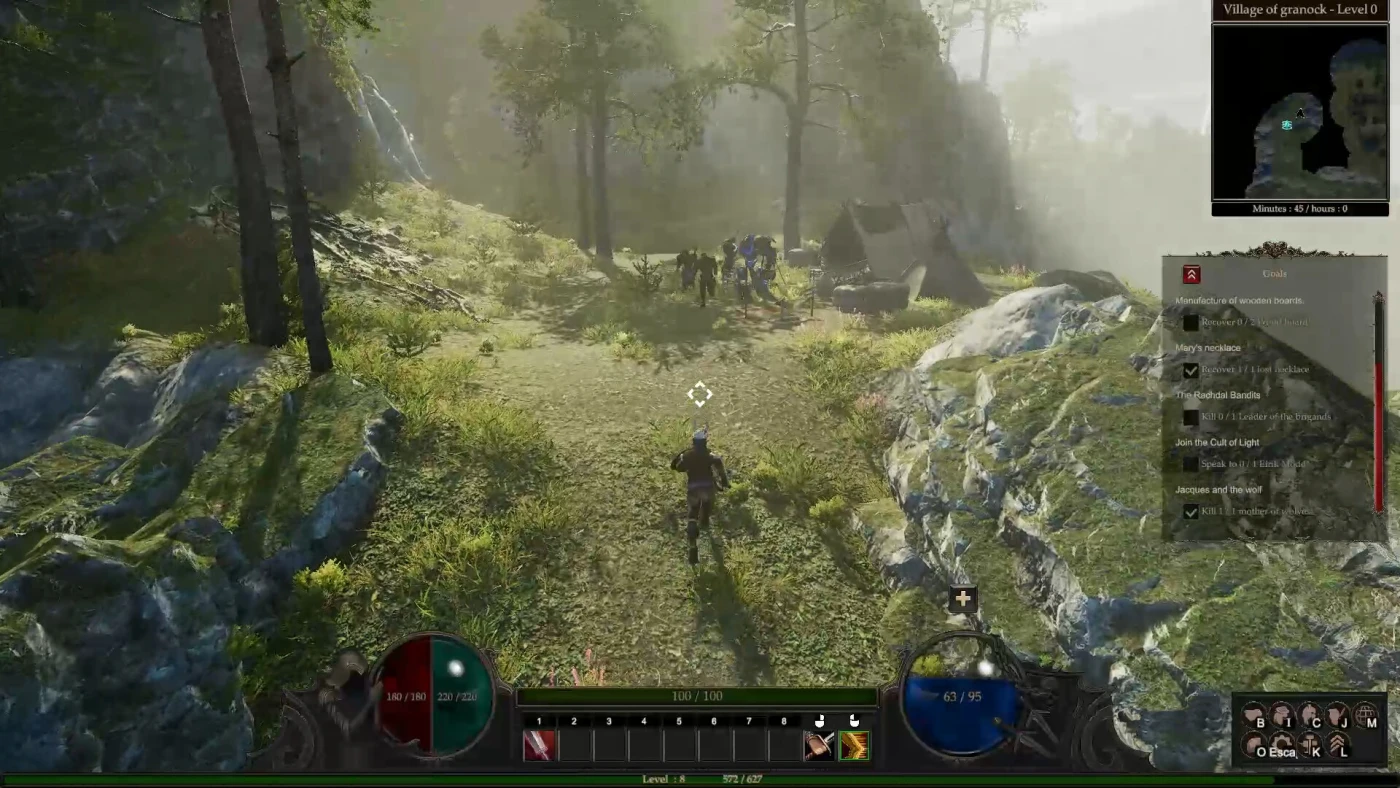This screenshot has width=1400, height=788.
Task: Select the sword hilt left-mouse attack skill
Action: [819, 745]
